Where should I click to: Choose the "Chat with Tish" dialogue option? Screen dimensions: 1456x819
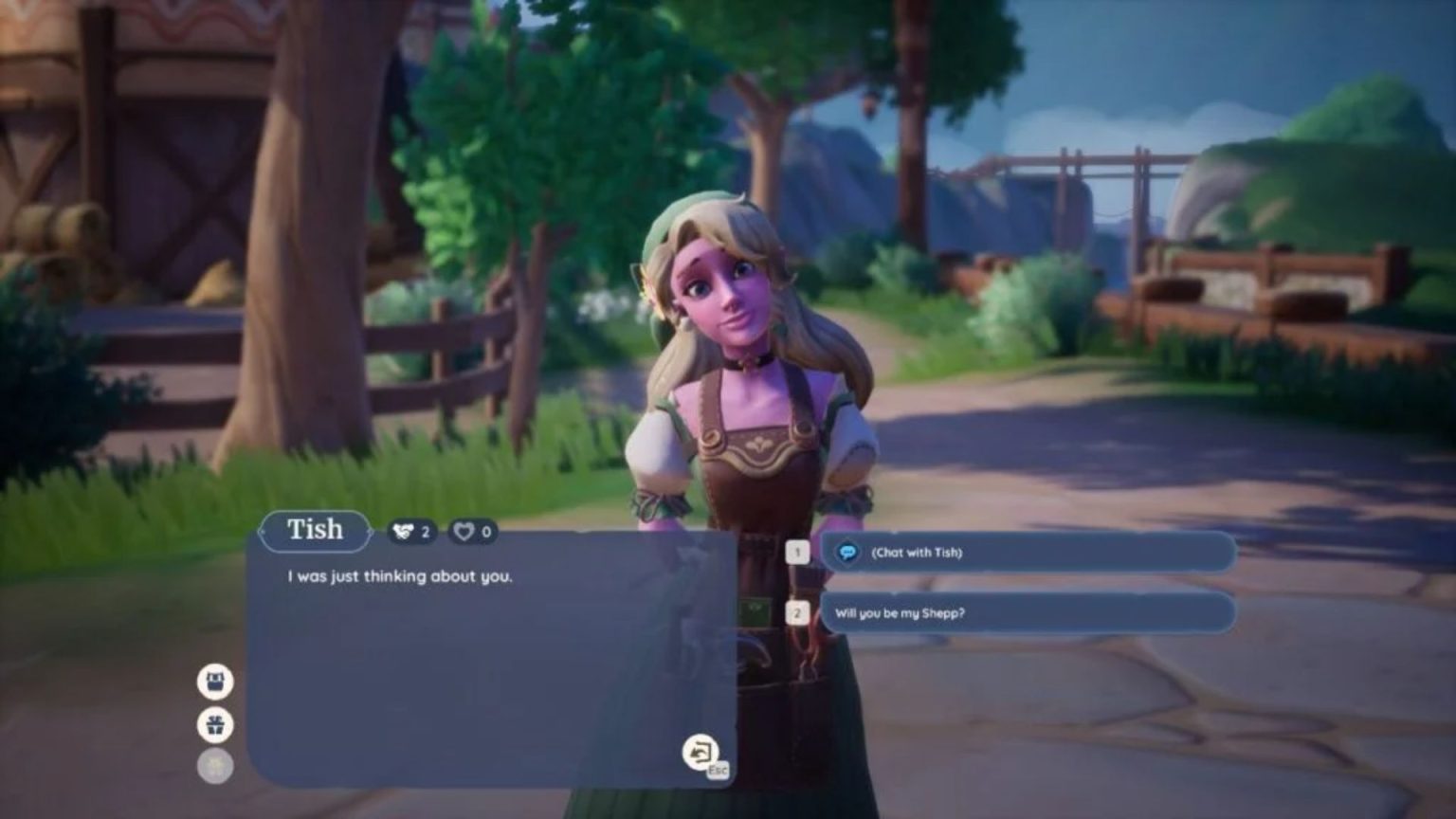click(1027, 552)
